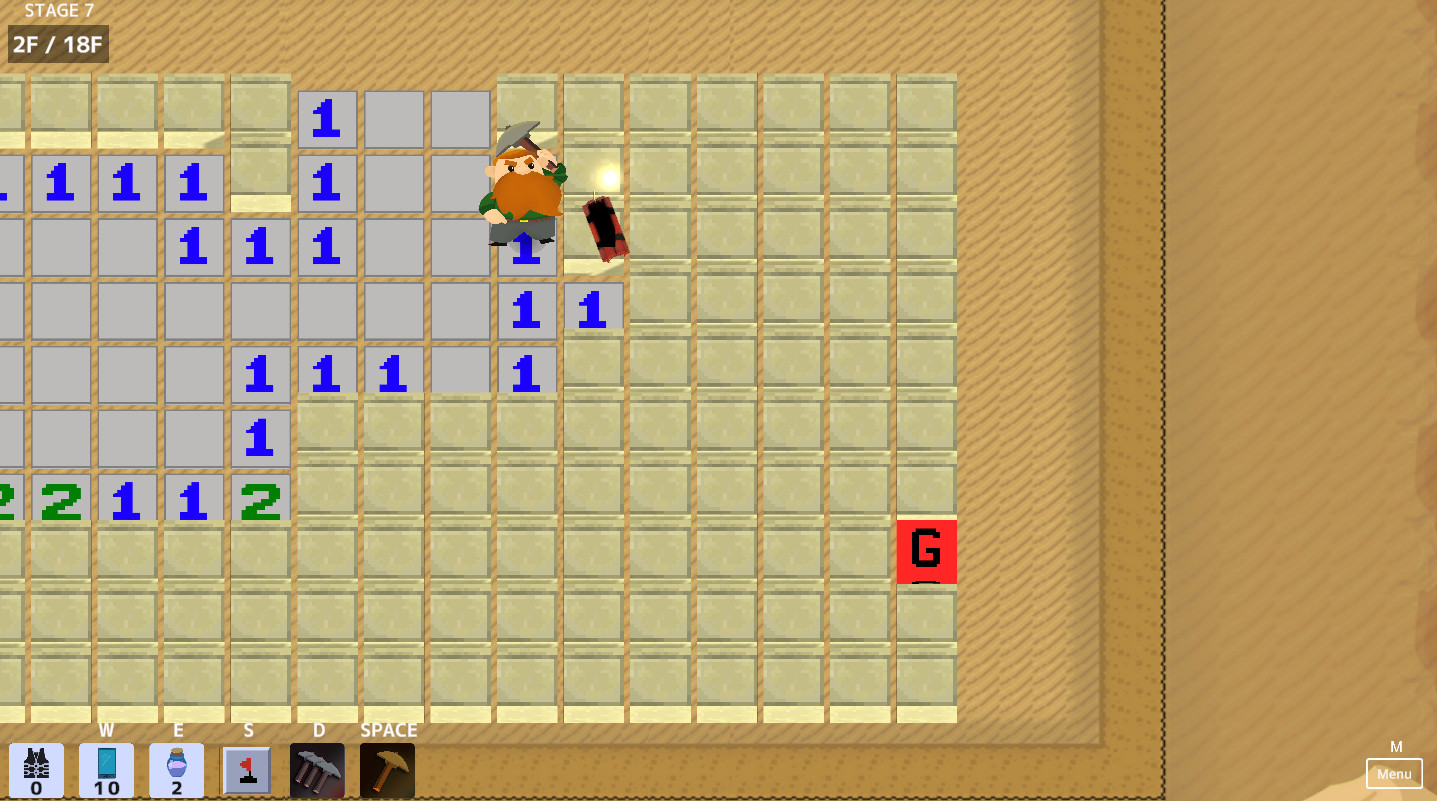The width and height of the screenshot is (1437, 801).
Task: Open the Menu with the bottom-right button
Action: point(1394,773)
